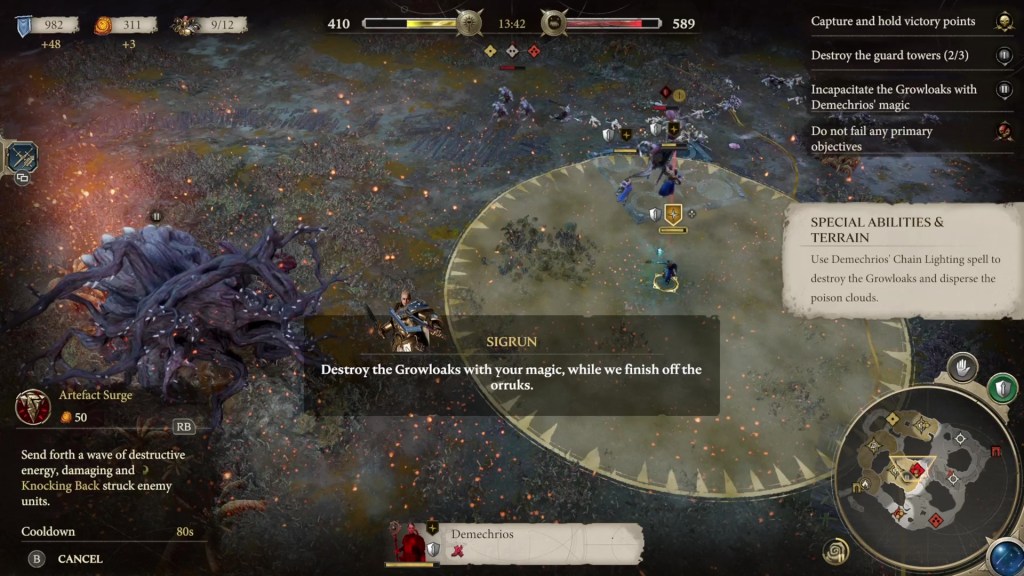Click the red arch marker on minimap
Screen dimensions: 1024x576
pos(994,452)
